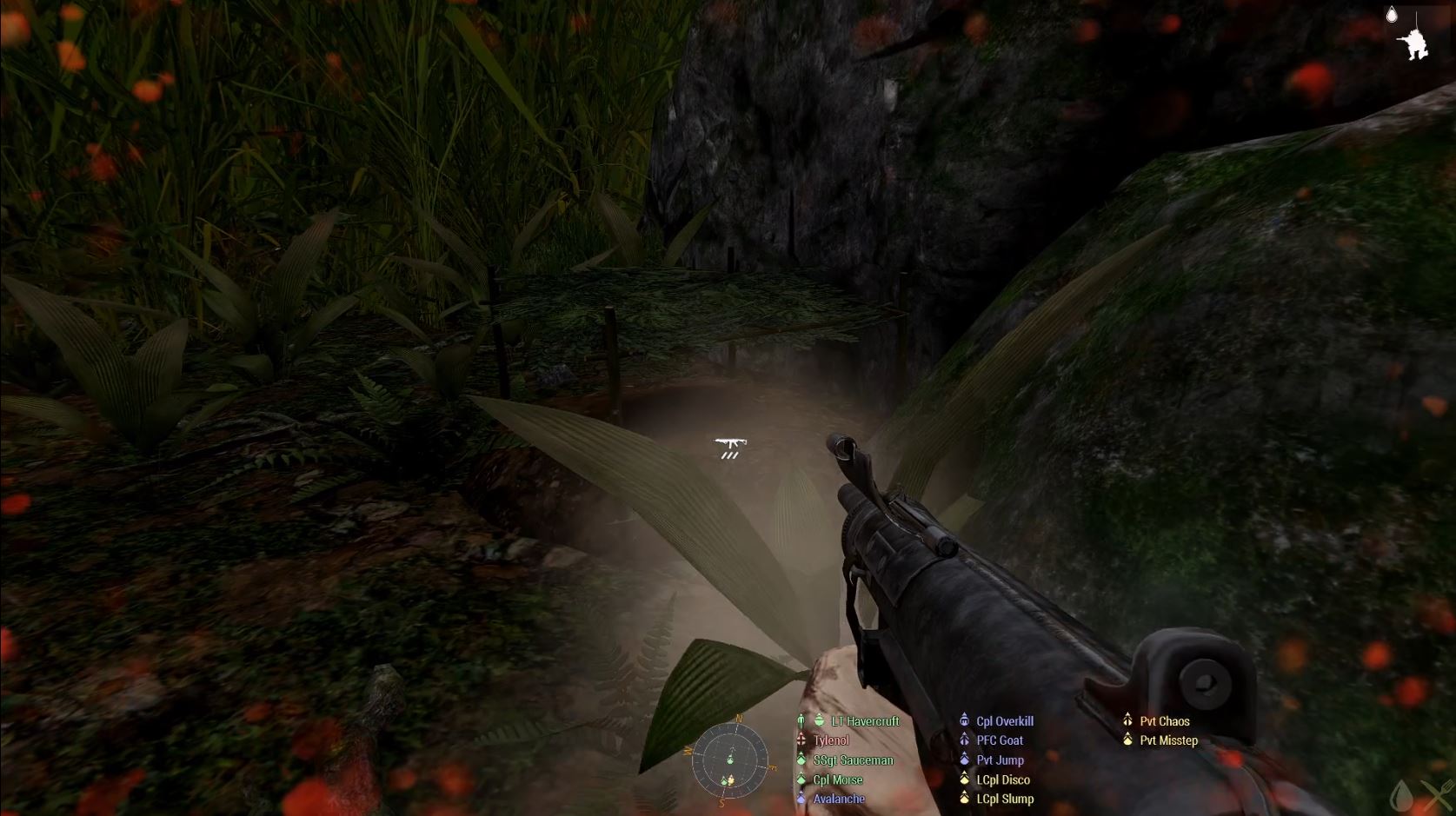Select Avalanche in the squad roster
The height and width of the screenshot is (816, 1456).
[838, 799]
